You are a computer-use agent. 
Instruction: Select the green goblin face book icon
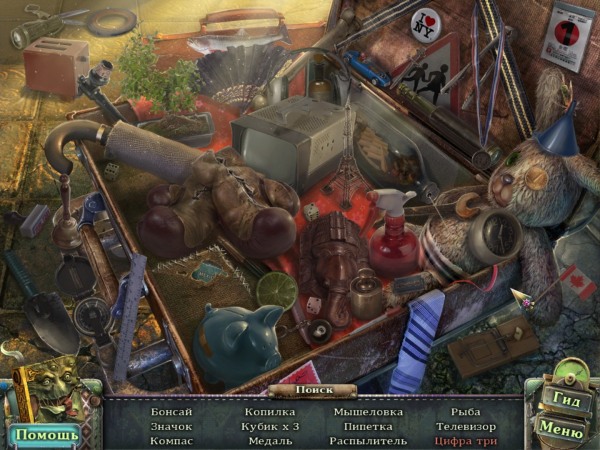pyautogui.click(x=47, y=394)
